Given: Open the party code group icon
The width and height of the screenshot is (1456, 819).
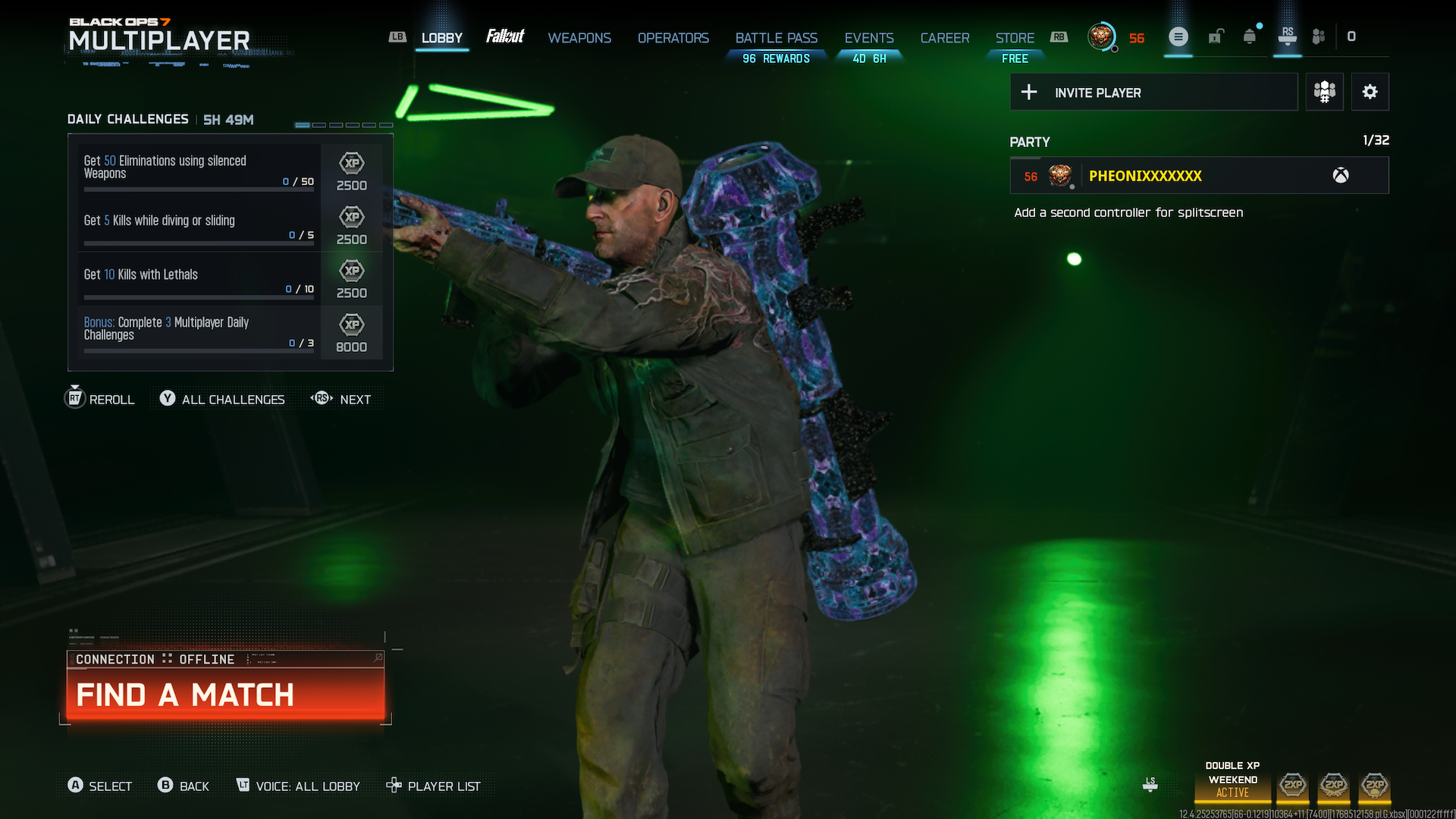Looking at the screenshot, I should (1324, 93).
